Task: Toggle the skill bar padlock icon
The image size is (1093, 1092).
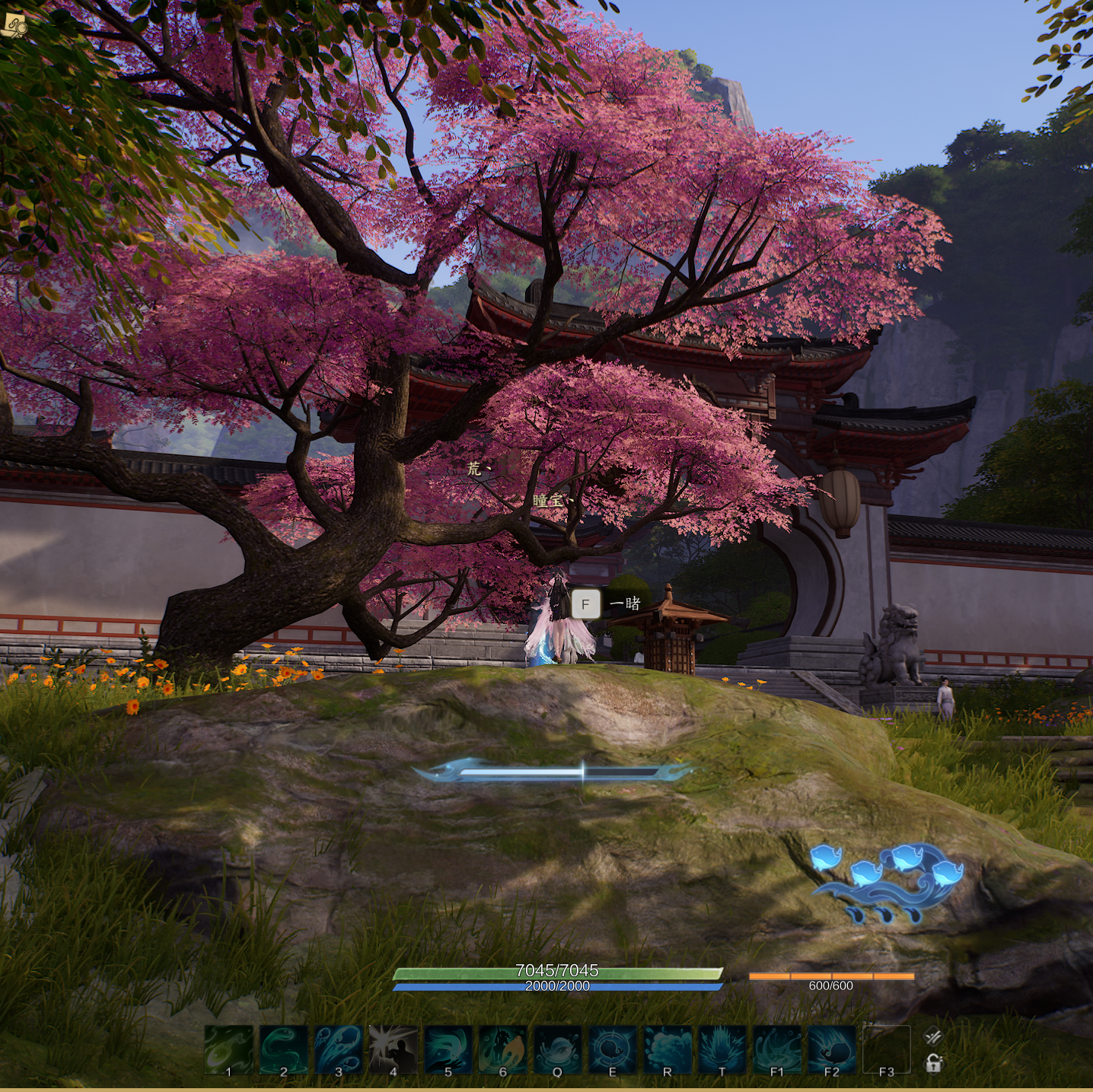Action: [933, 1063]
